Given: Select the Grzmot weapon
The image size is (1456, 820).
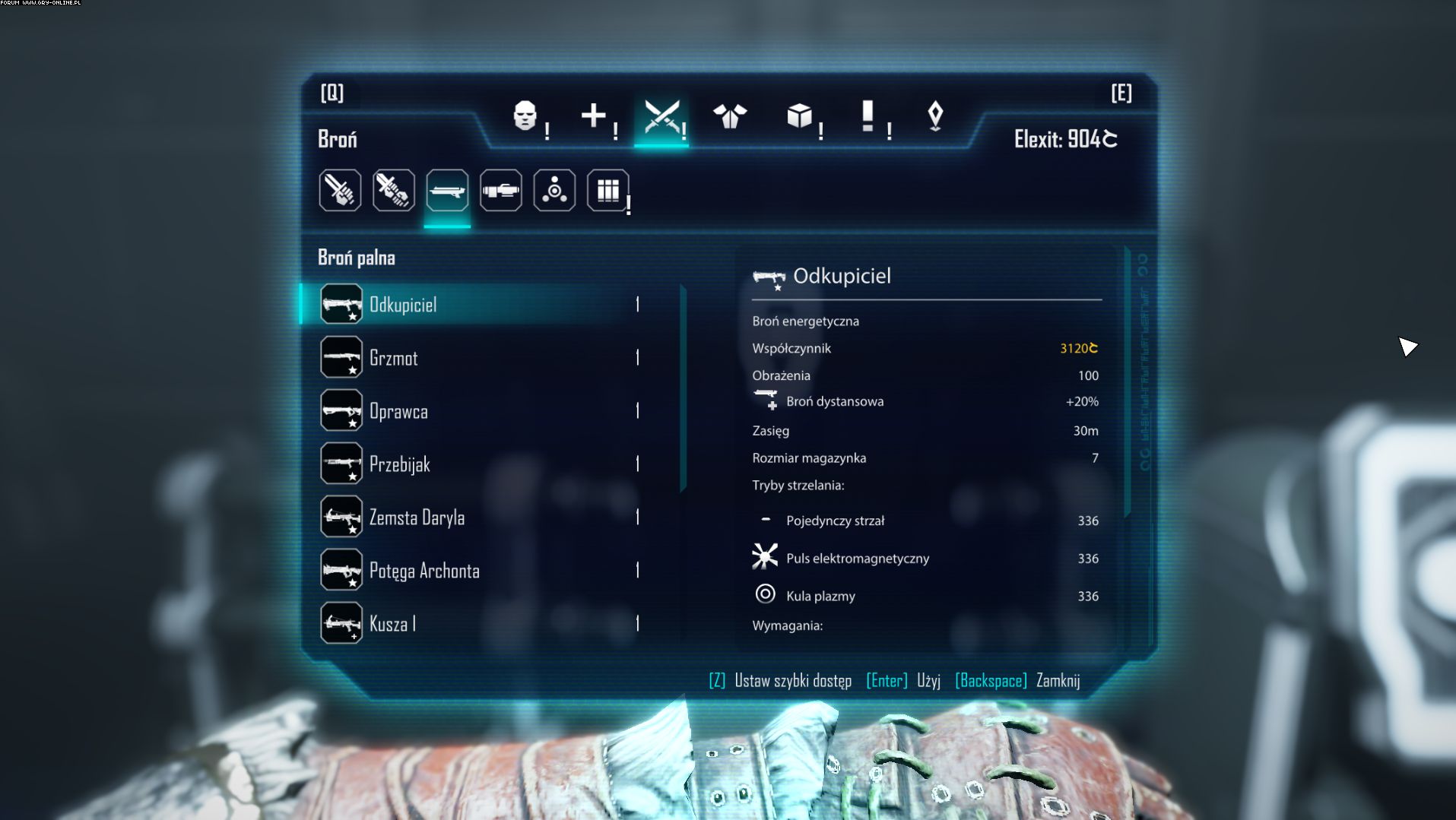Looking at the screenshot, I should [x=394, y=358].
